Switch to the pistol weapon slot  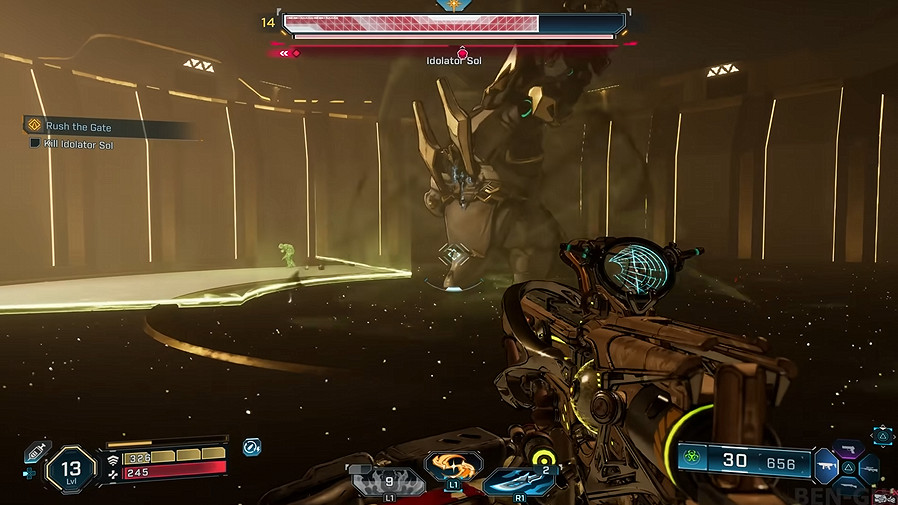[x=850, y=448]
